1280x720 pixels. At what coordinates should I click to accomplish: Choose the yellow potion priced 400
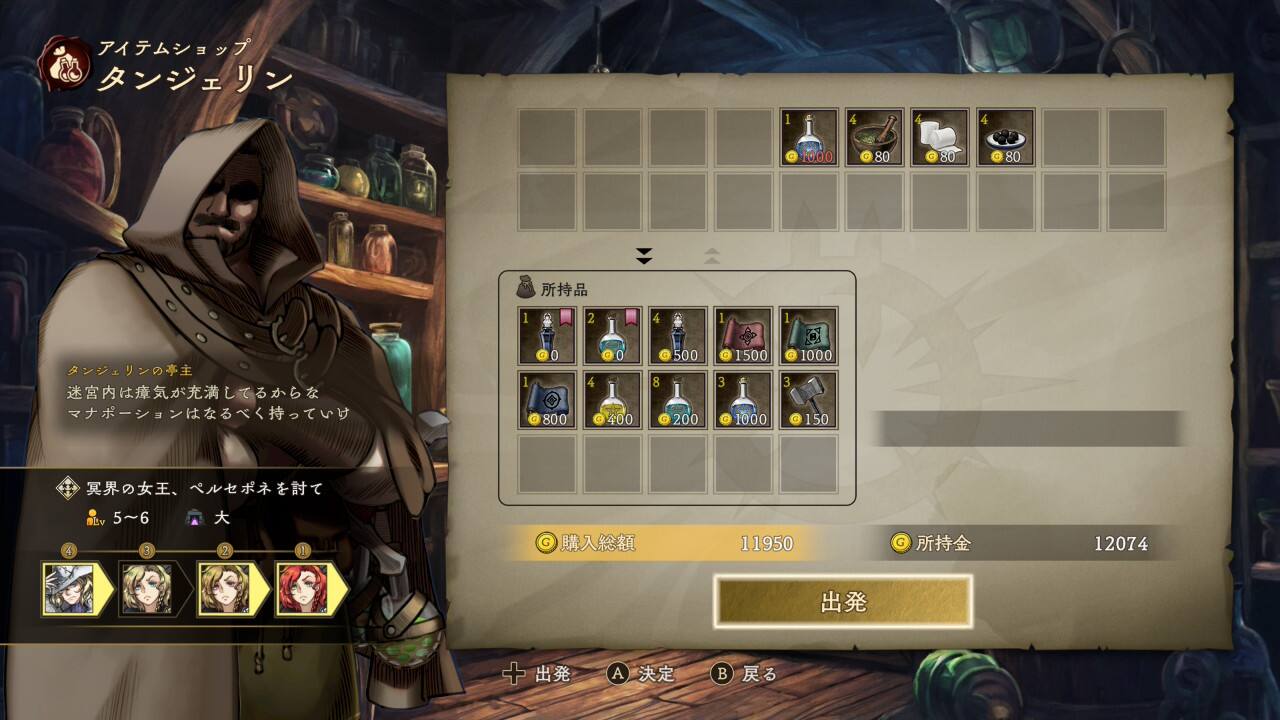pyautogui.click(x=612, y=400)
